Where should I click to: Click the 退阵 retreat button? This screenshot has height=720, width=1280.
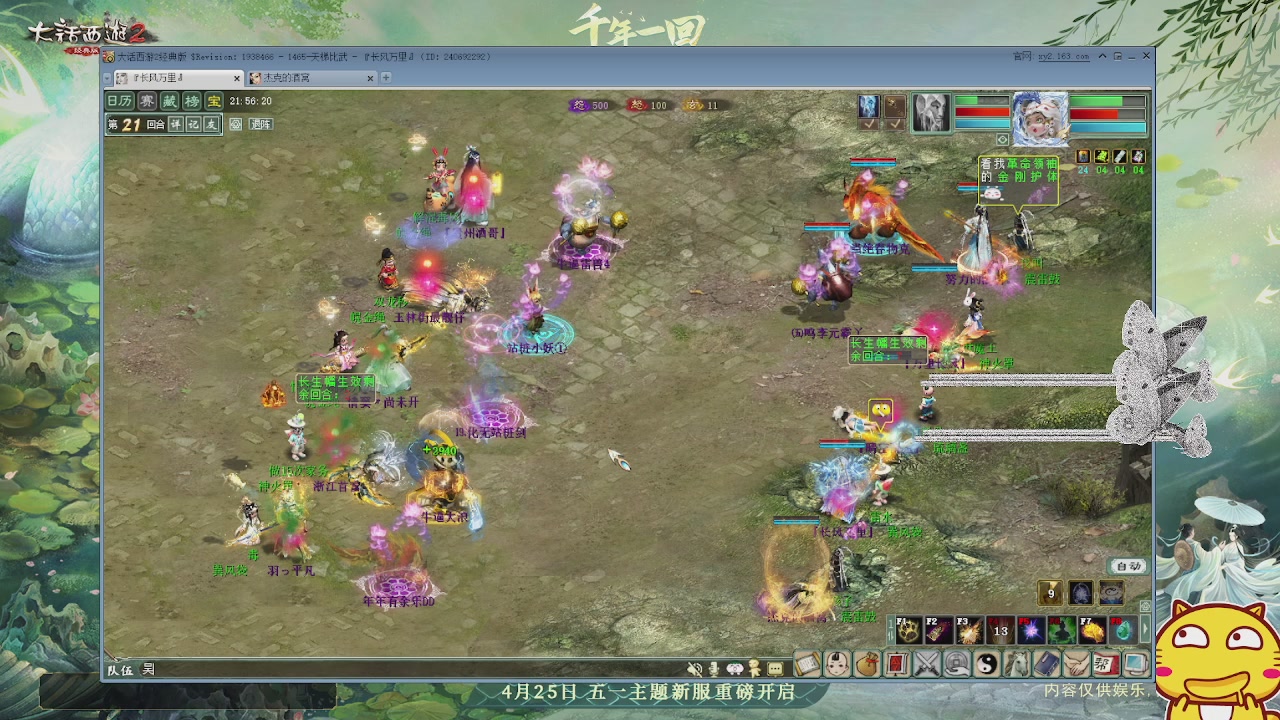click(x=261, y=124)
